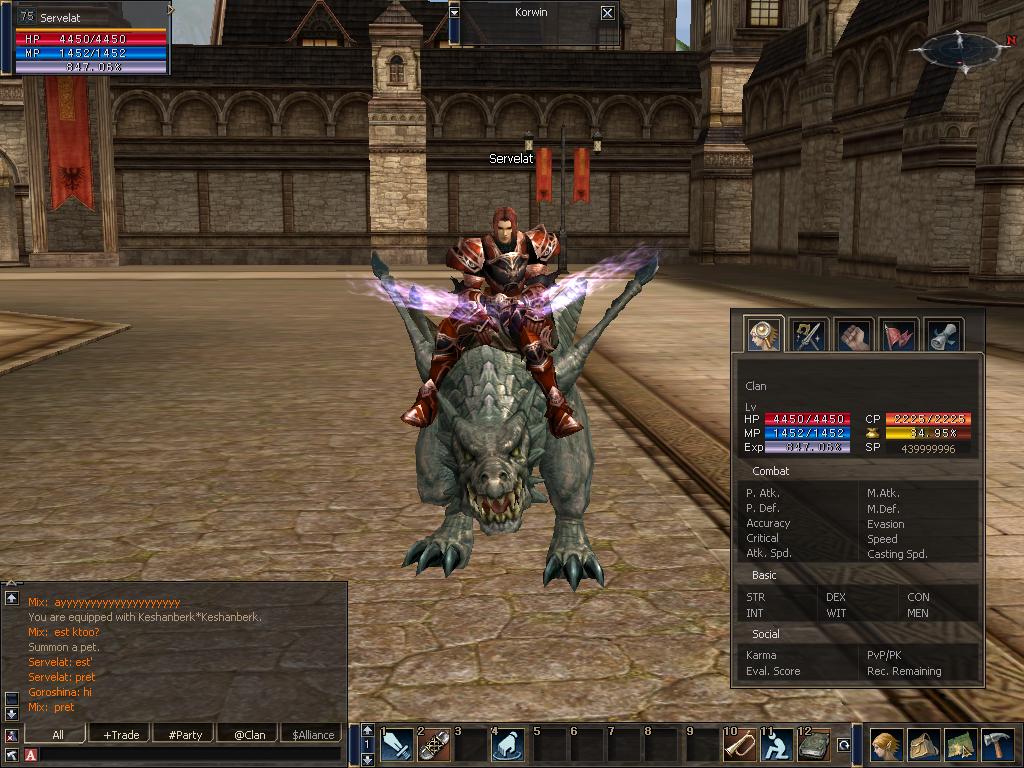Viewport: 1024px width, 768px height.
Task: Open the system menu hammer icon
Action: click(999, 746)
